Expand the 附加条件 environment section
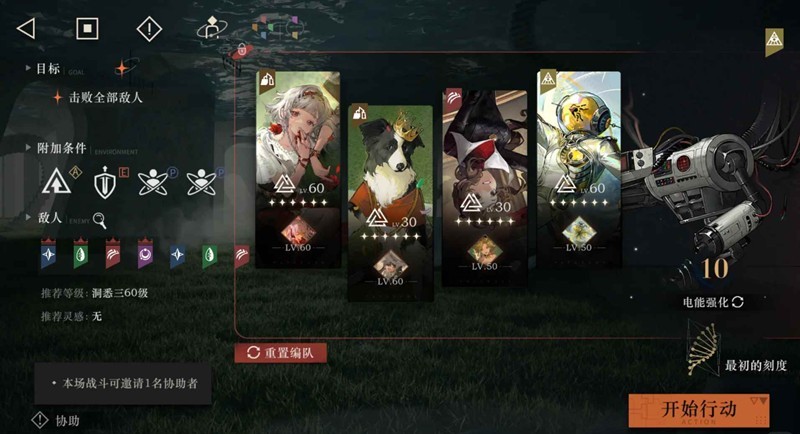 28,147
